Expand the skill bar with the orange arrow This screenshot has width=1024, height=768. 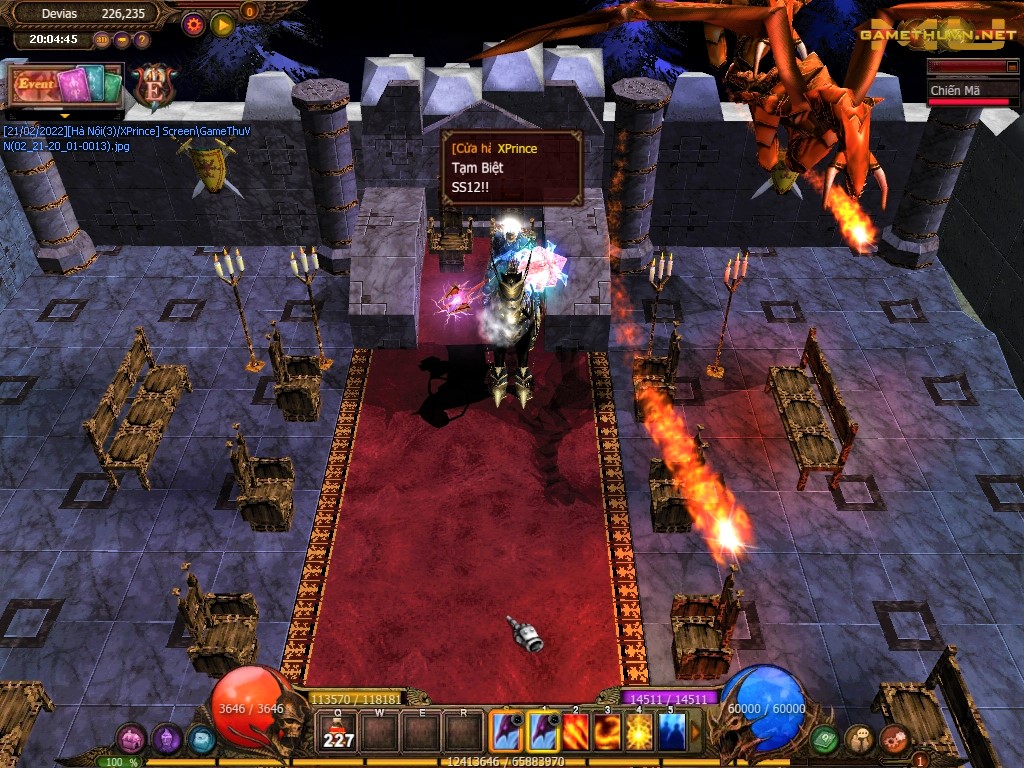[x=697, y=733]
